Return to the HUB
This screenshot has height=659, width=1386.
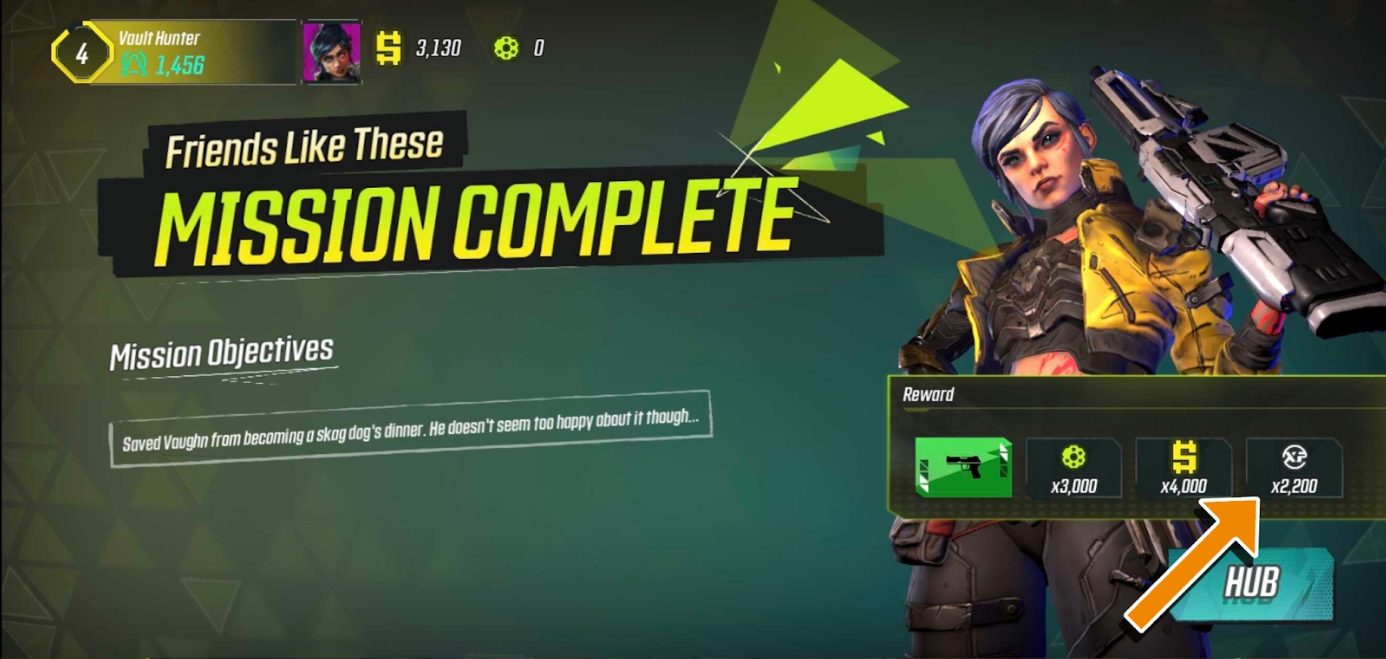tap(1252, 584)
